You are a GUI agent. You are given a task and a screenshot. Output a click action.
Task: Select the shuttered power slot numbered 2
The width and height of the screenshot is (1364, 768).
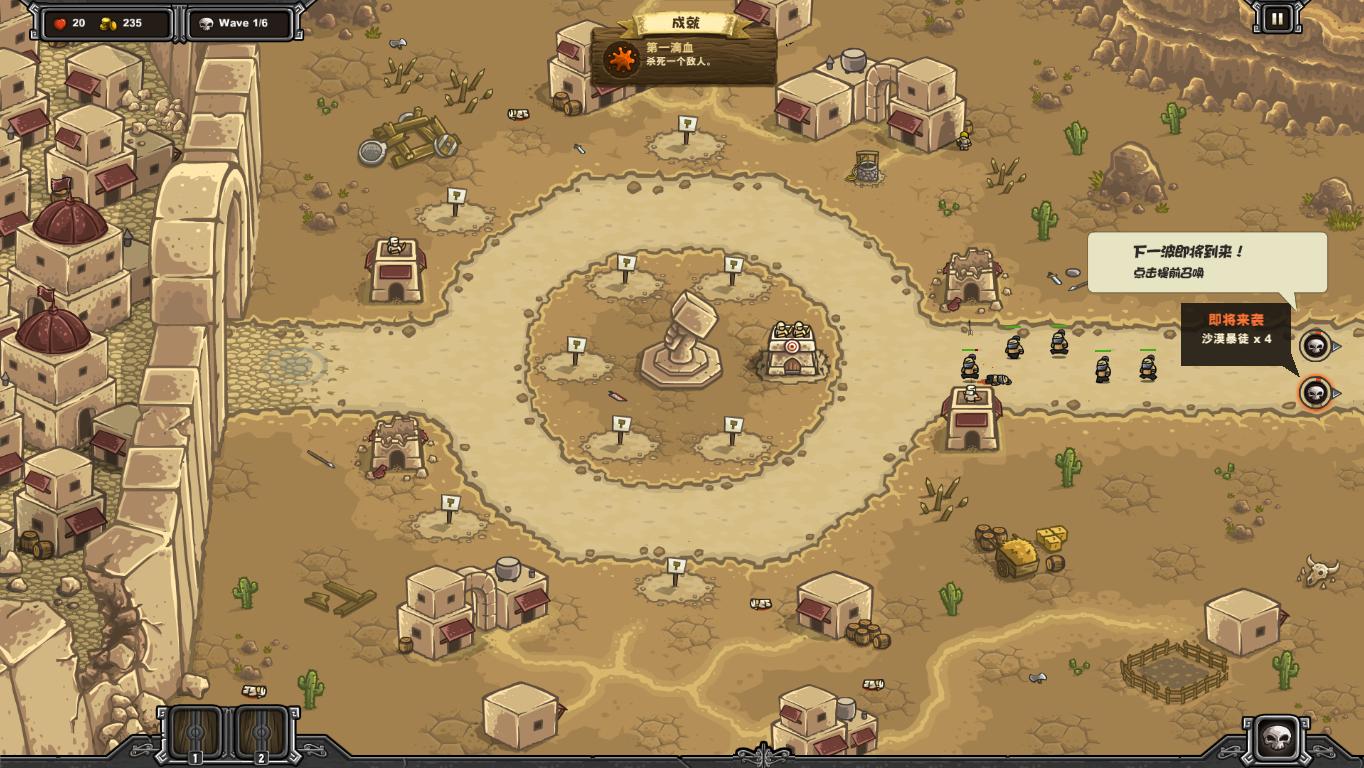click(262, 733)
